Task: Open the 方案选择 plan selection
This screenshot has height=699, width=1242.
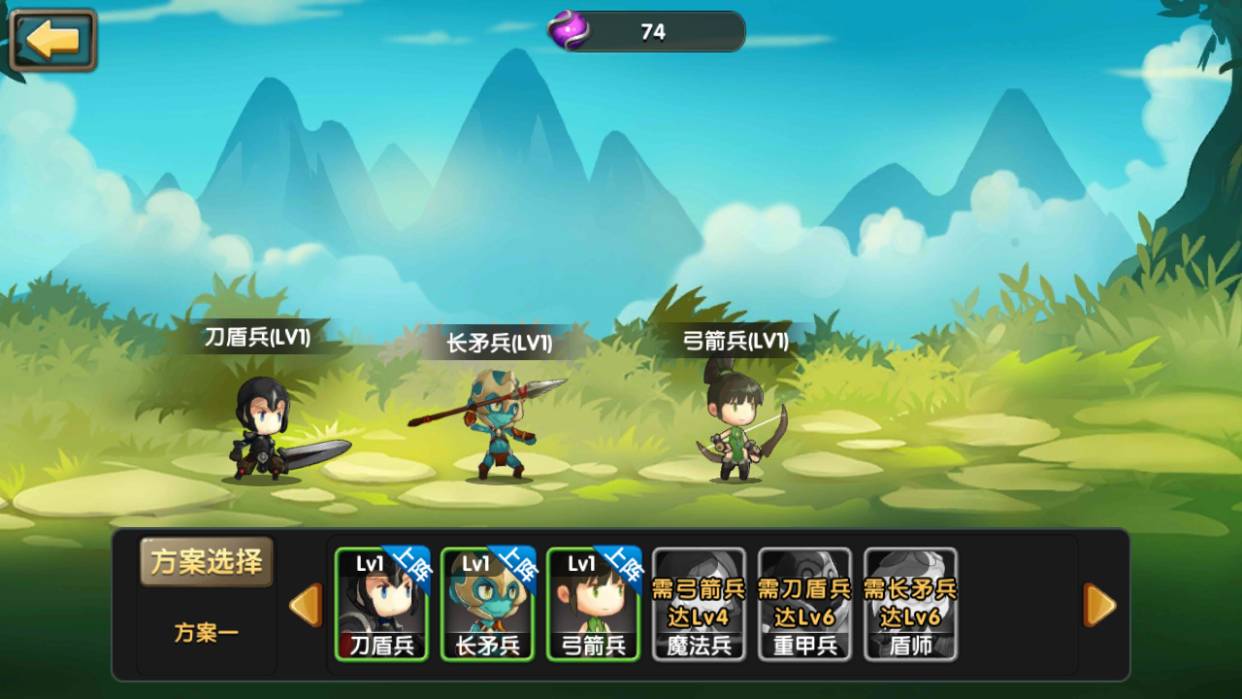Action: pyautogui.click(x=206, y=562)
